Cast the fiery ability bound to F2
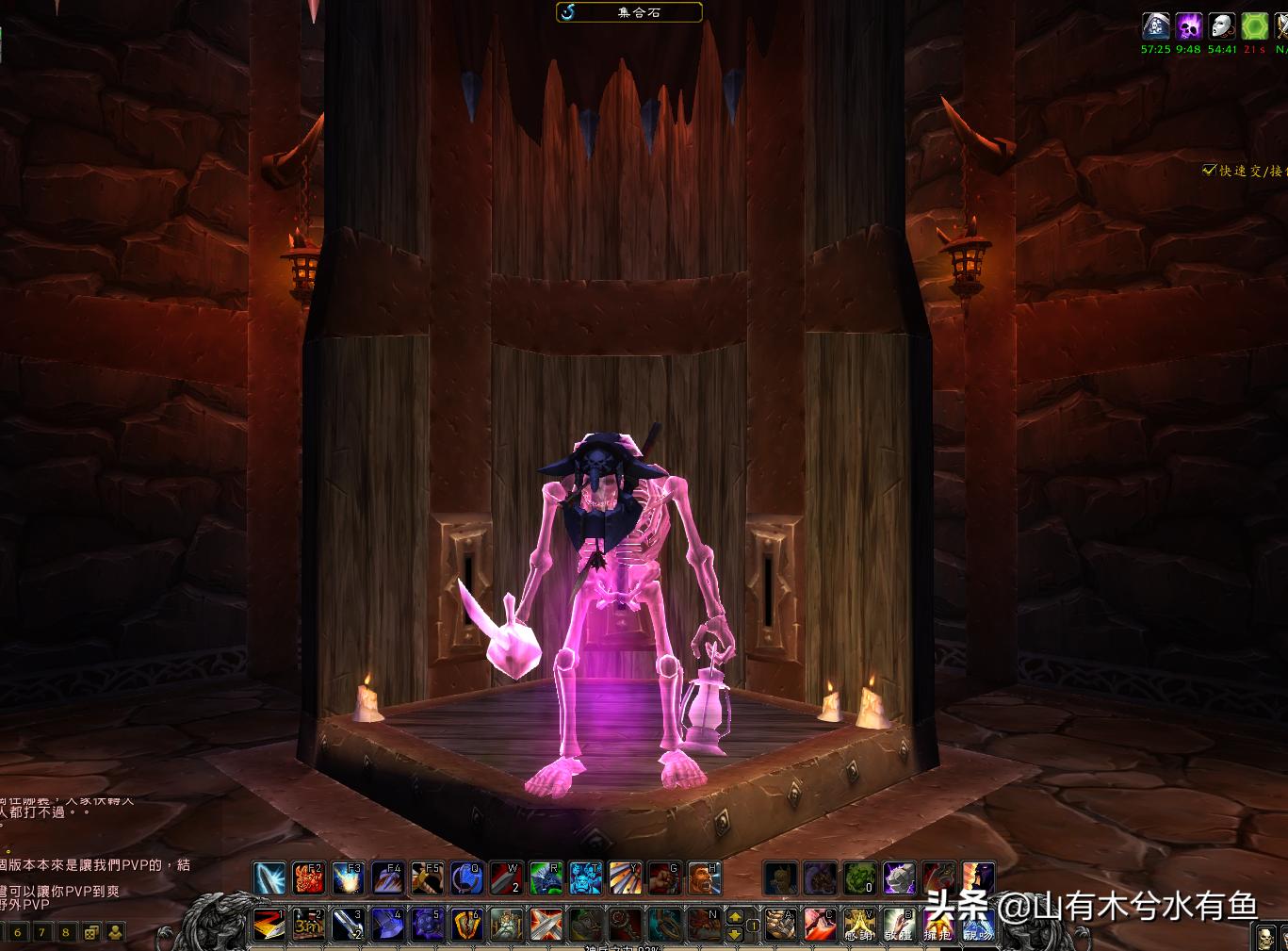 (308, 877)
